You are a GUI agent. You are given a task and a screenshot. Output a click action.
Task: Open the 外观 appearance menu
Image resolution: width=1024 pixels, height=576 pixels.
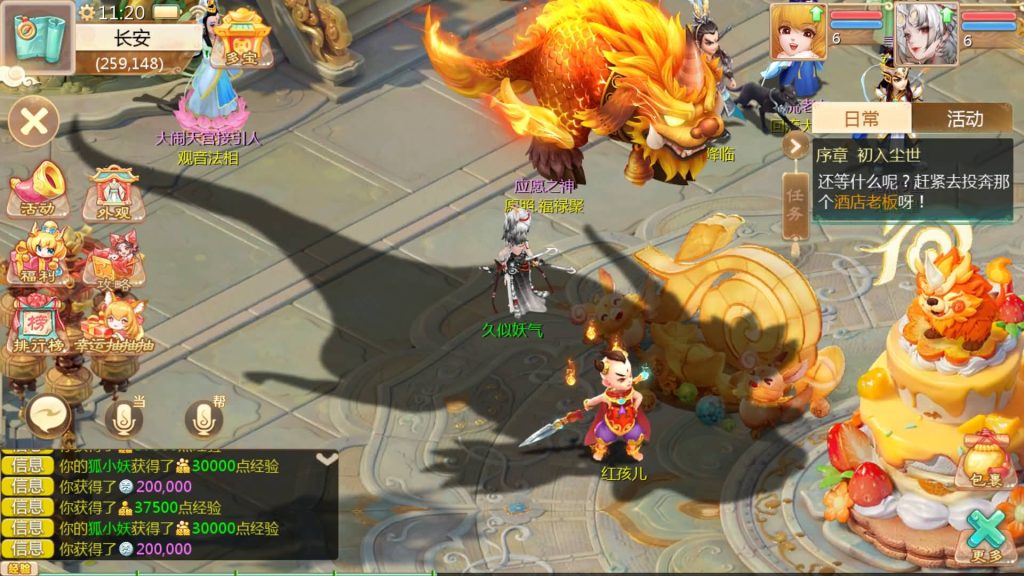click(111, 190)
